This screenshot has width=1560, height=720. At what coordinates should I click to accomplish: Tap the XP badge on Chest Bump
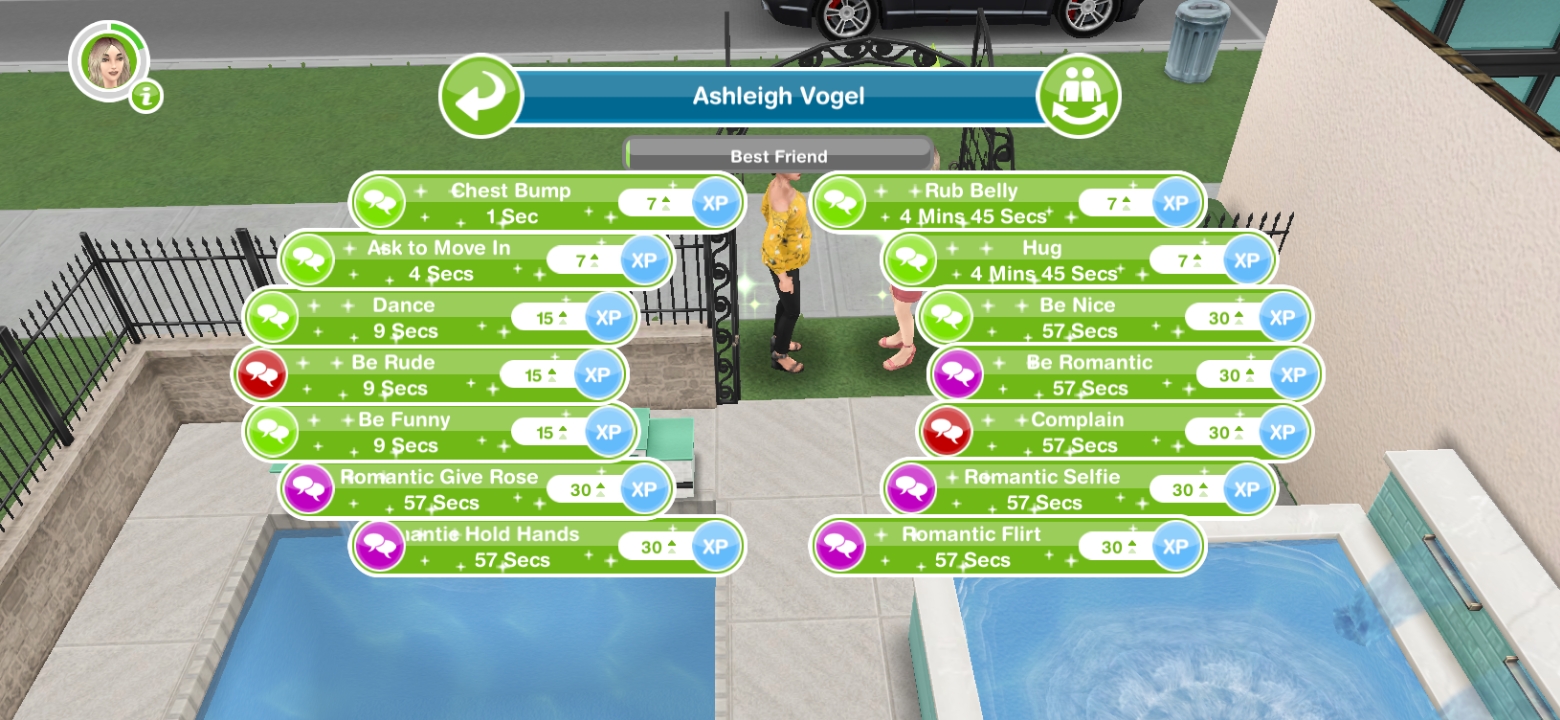[714, 202]
